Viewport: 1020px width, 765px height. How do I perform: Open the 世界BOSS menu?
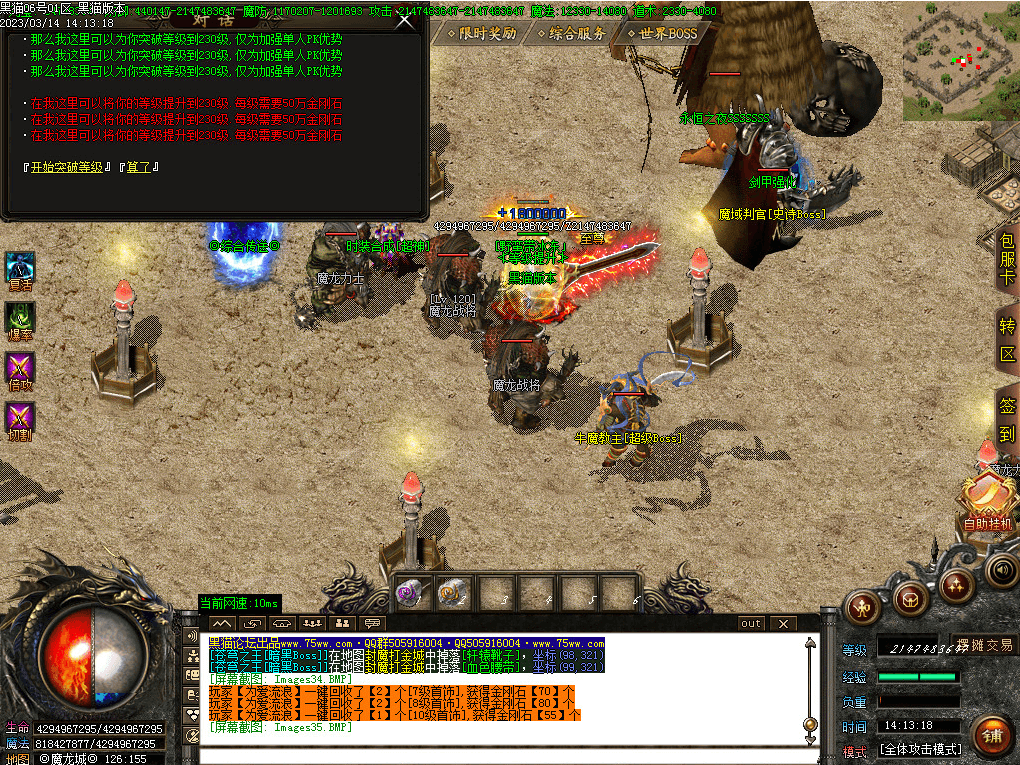(660, 33)
